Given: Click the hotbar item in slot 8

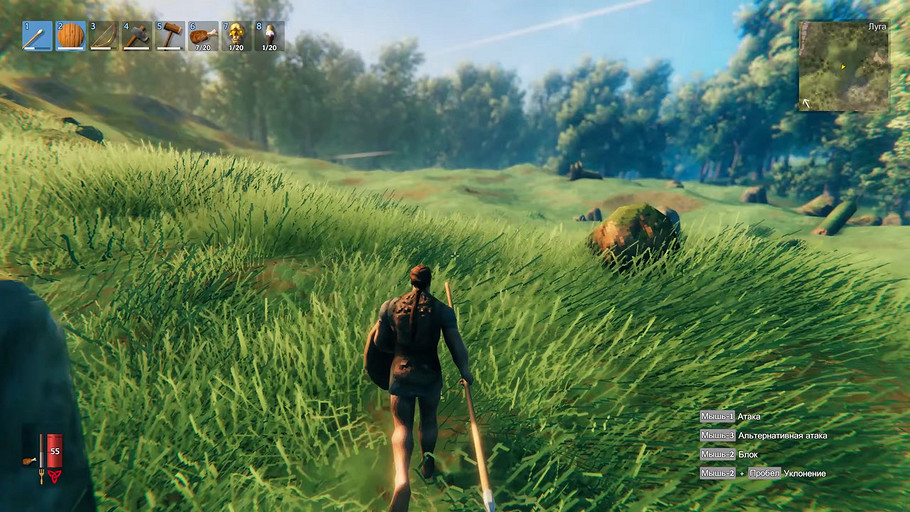Looking at the screenshot, I should coord(269,36).
